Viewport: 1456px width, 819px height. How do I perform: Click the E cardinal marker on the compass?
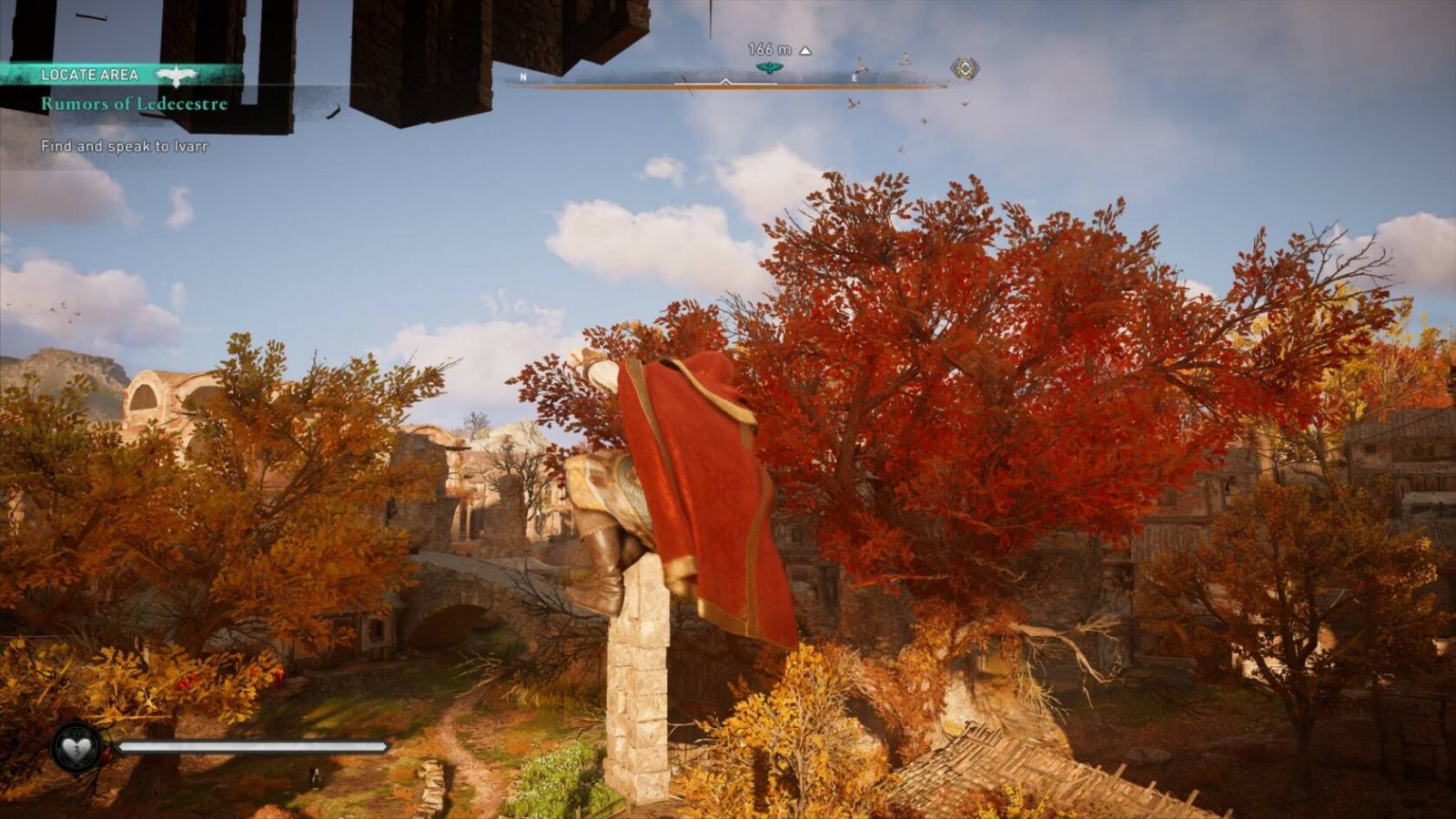tap(854, 79)
